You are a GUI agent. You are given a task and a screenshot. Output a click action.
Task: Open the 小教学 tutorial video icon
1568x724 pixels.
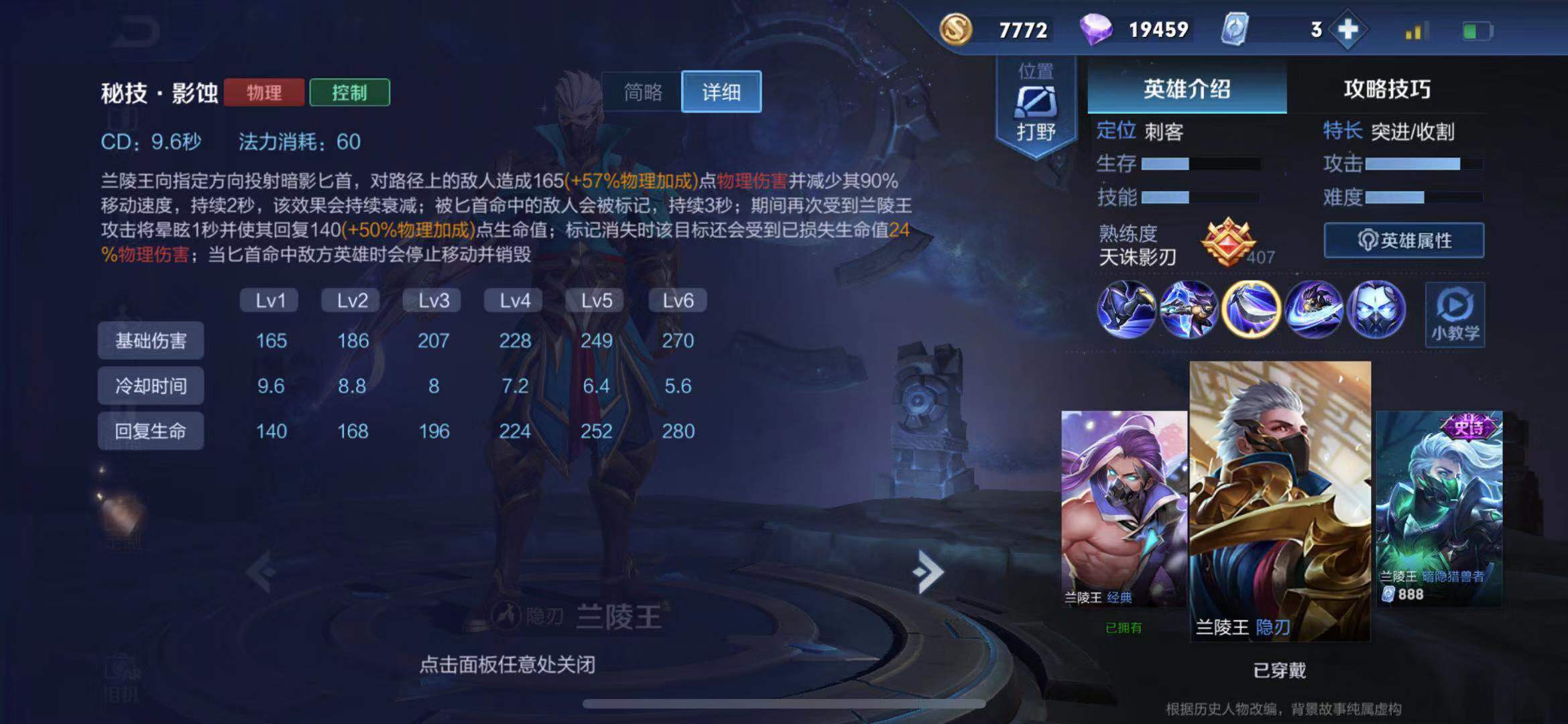(x=1455, y=315)
